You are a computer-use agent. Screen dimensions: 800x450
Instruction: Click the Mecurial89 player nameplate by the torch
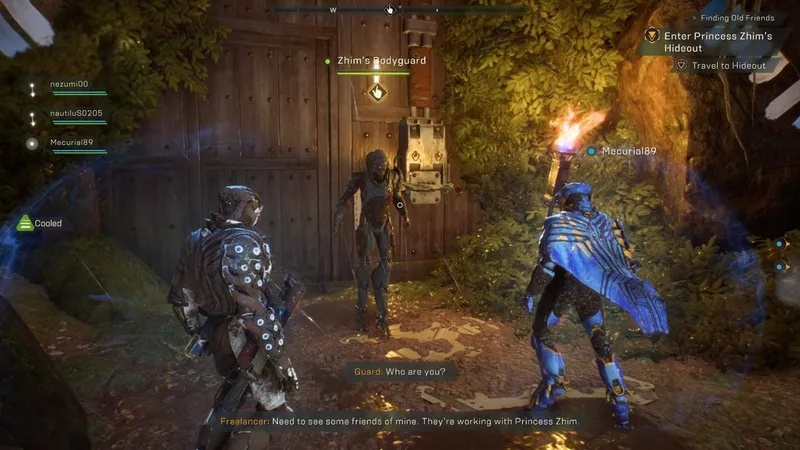click(x=627, y=151)
